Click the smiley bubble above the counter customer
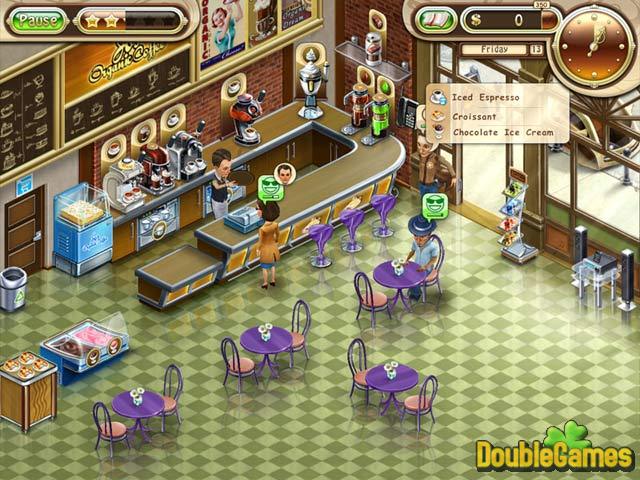 click(270, 187)
